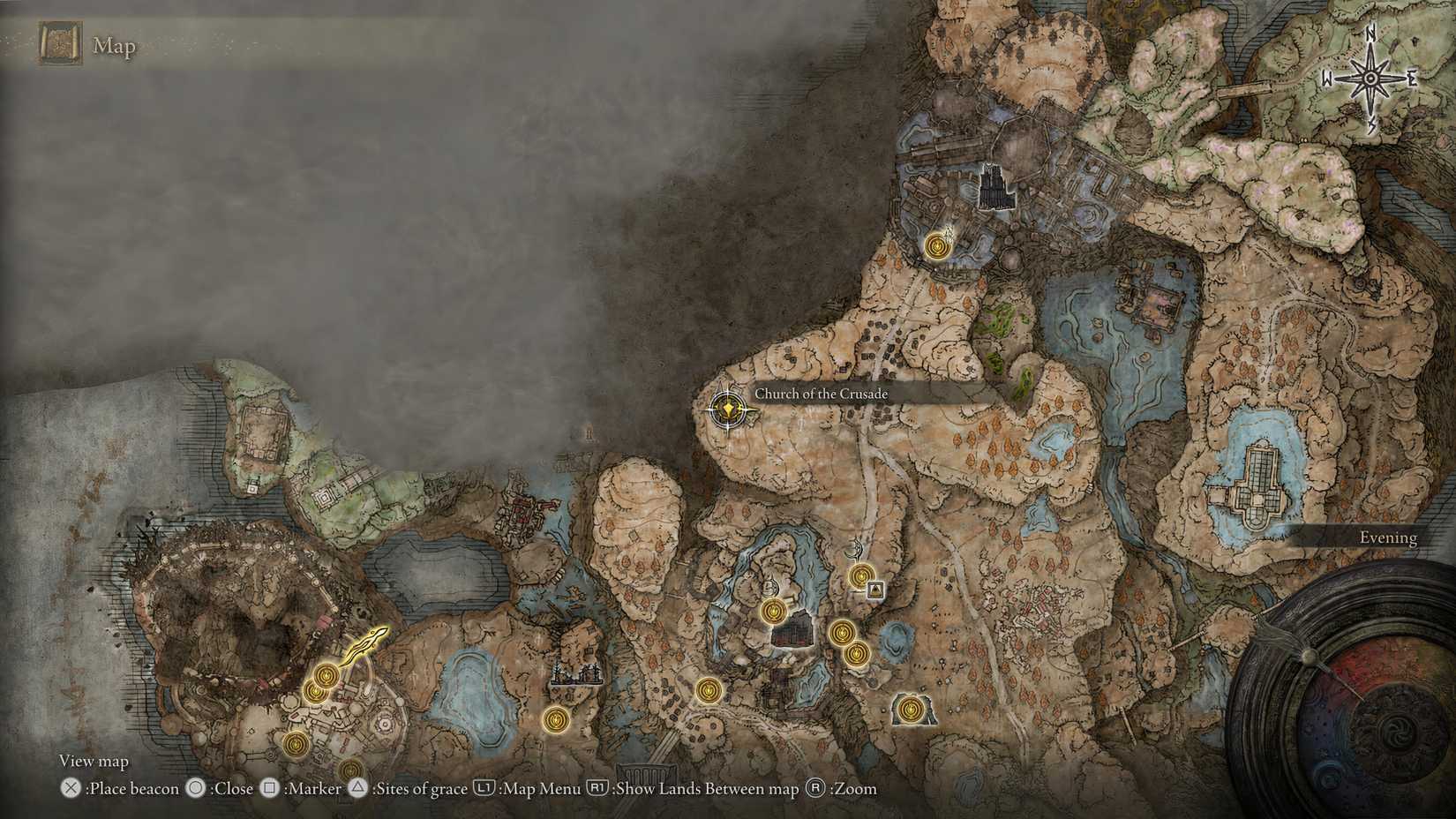Click the compass rose in the top-right corner

click(1369, 78)
